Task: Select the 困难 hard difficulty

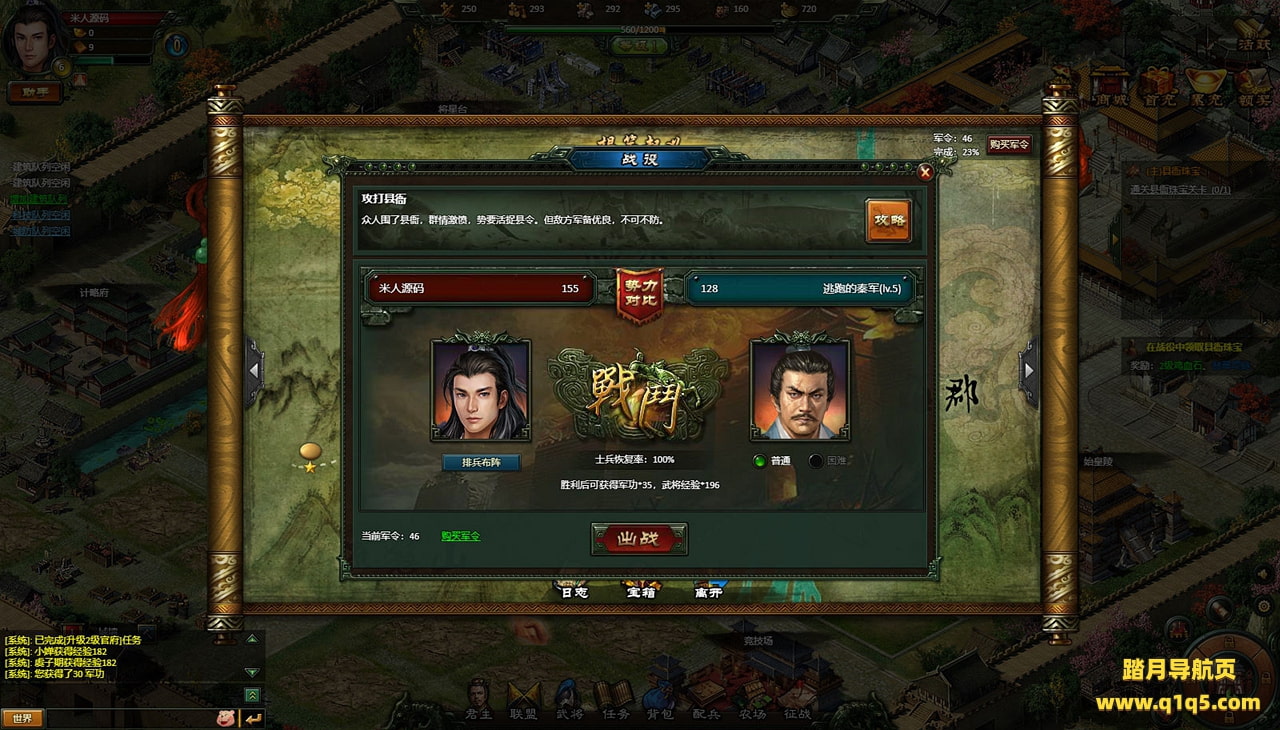Action: point(816,461)
